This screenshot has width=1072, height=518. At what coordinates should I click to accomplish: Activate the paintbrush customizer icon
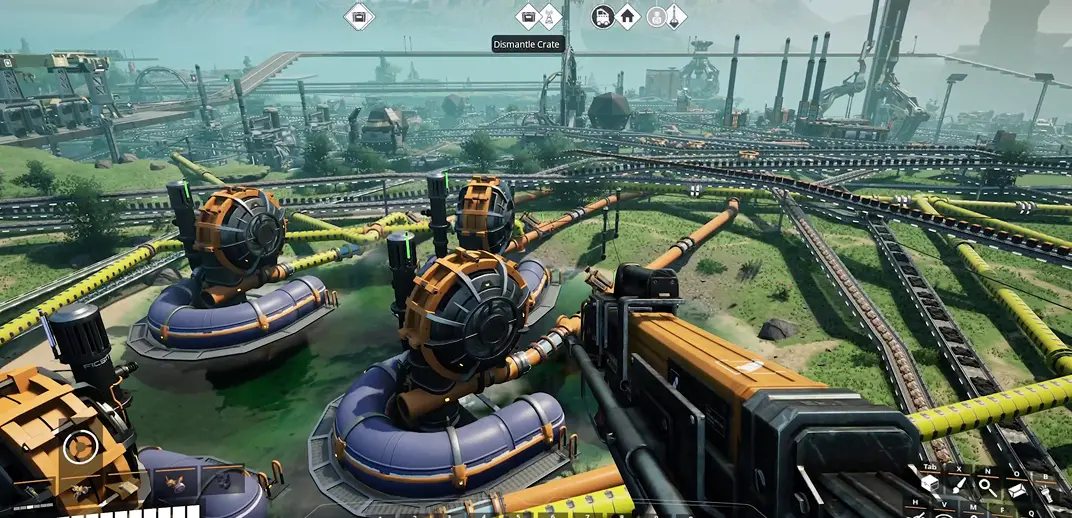pos(959,485)
